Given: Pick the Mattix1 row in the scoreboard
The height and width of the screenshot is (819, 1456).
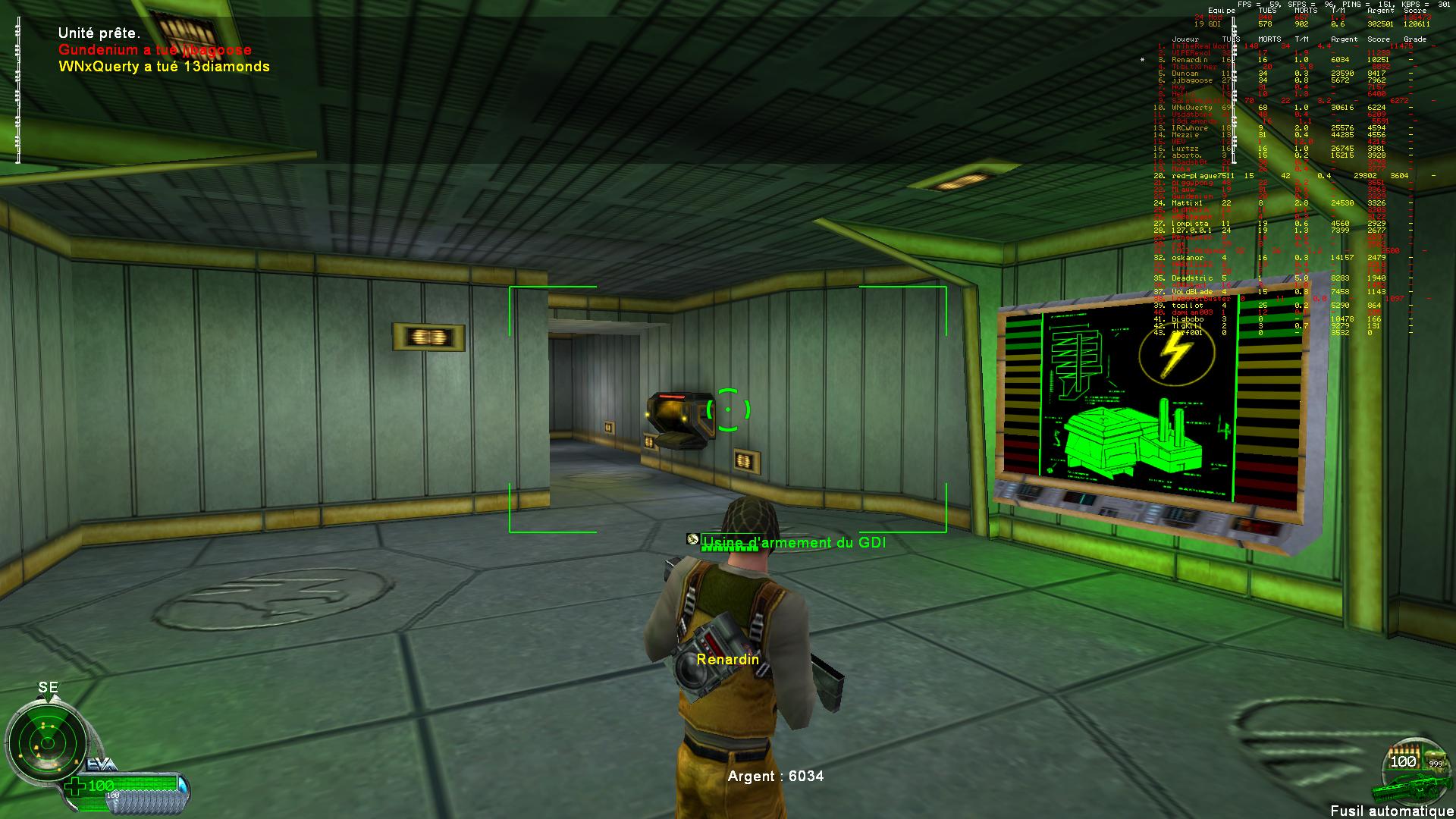Looking at the screenshot, I should point(1188,203).
